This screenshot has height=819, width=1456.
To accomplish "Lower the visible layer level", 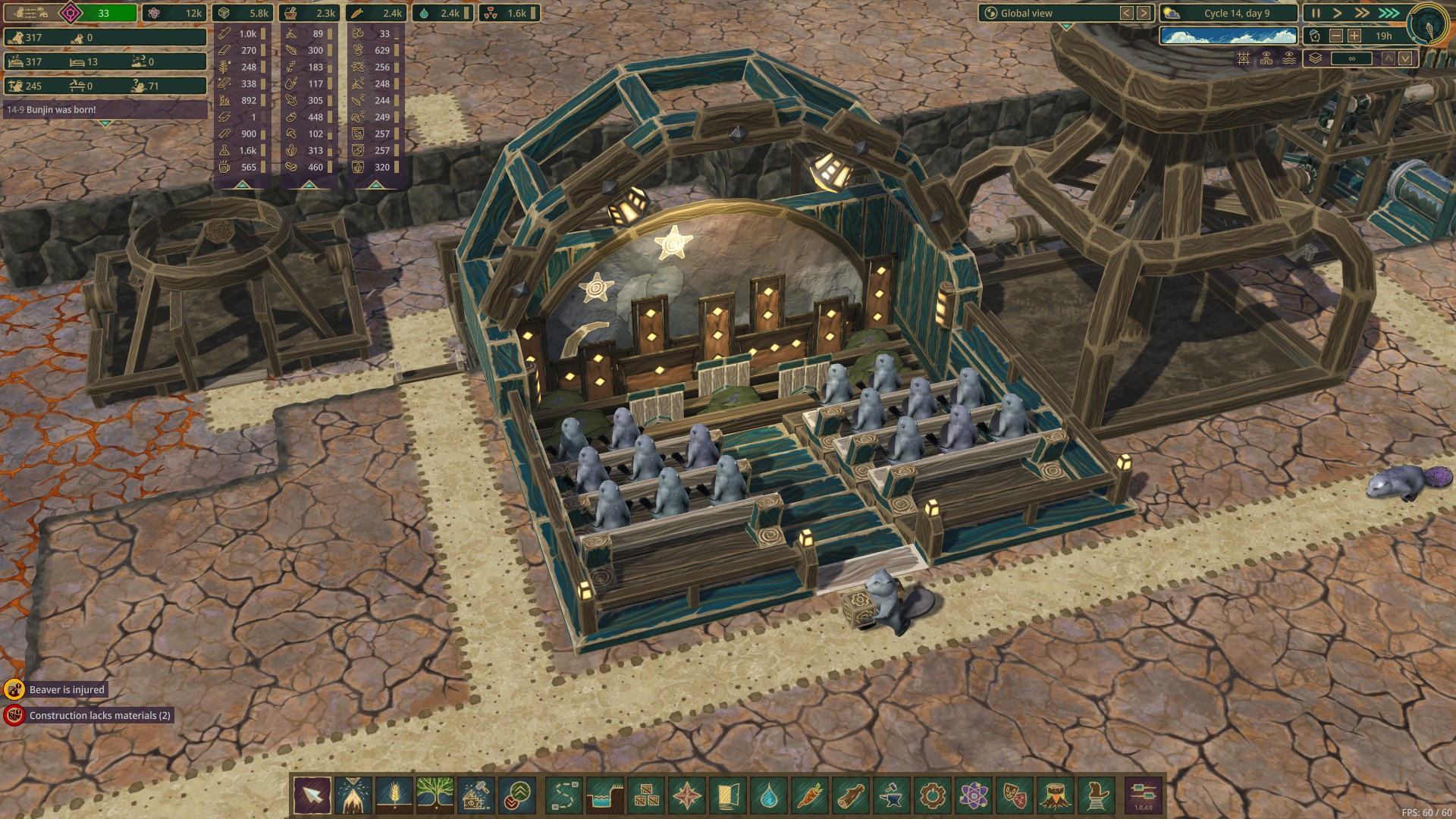I will point(1405,58).
